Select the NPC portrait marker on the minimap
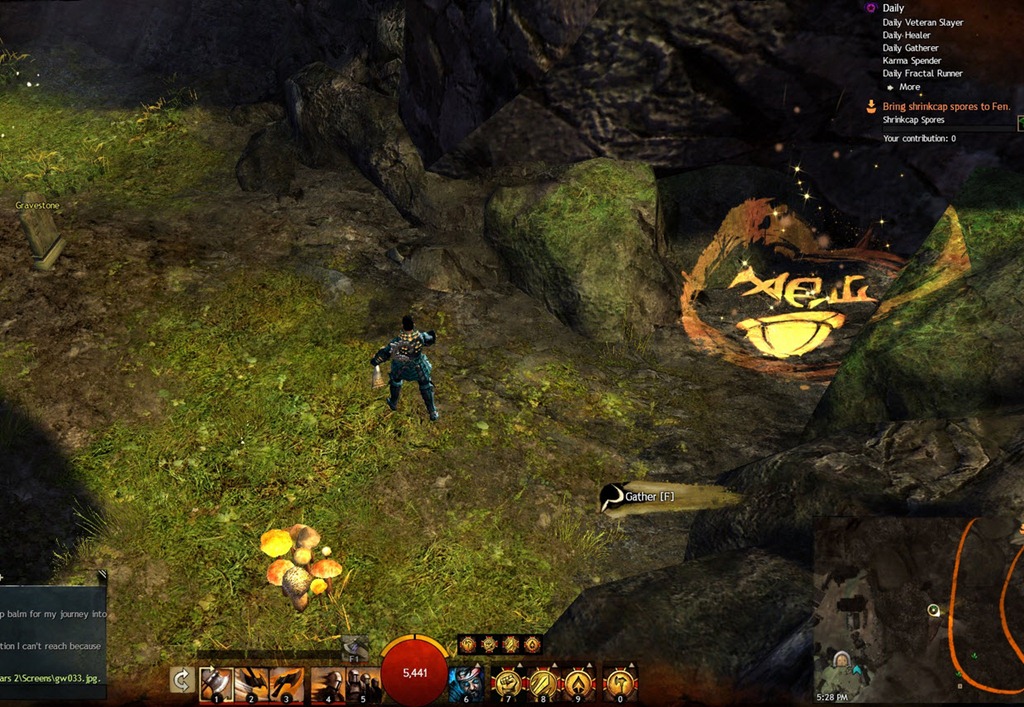This screenshot has width=1024, height=707. coord(842,660)
